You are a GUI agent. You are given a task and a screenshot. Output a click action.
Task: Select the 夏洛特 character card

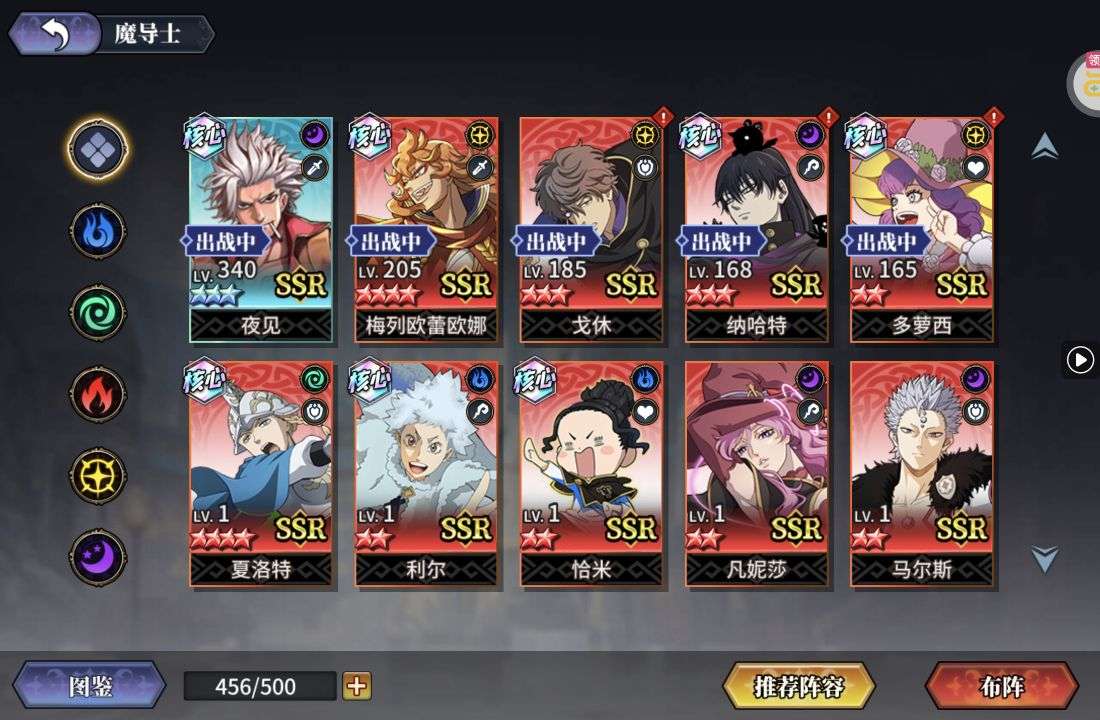[261, 473]
